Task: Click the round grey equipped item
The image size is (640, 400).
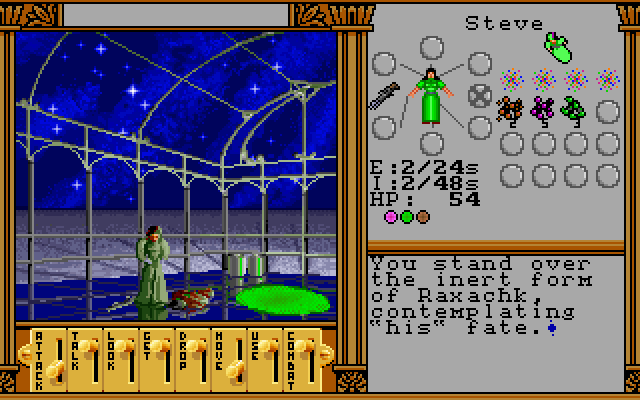Action: click(481, 97)
